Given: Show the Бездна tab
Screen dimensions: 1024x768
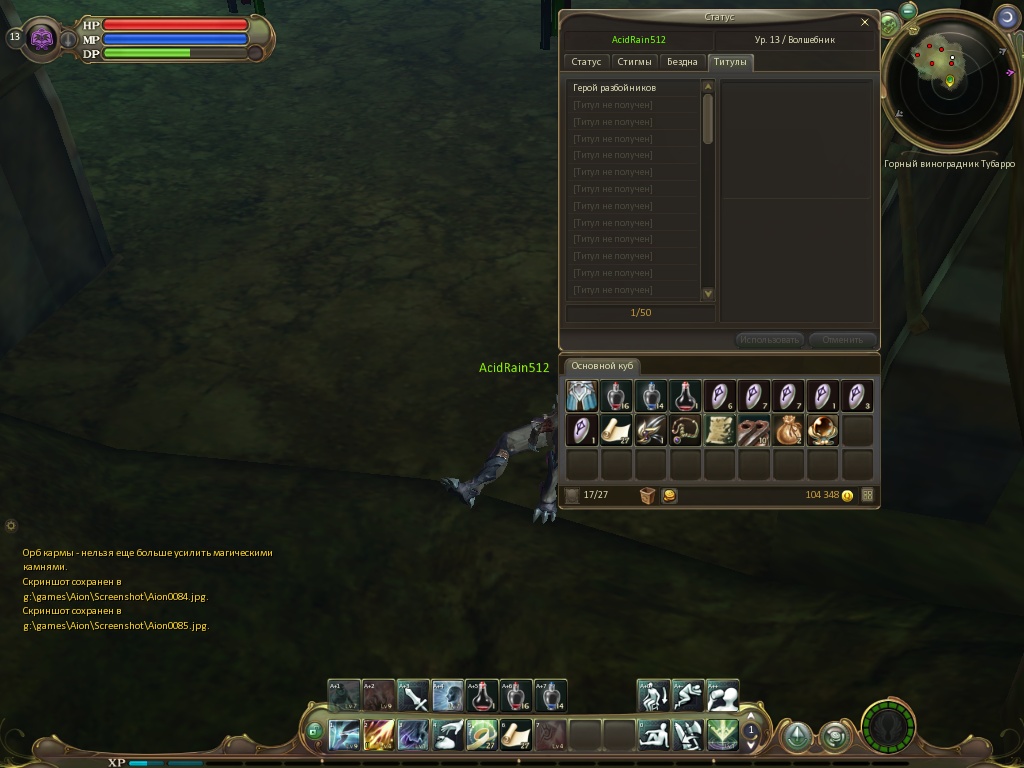Looking at the screenshot, I should (682, 62).
